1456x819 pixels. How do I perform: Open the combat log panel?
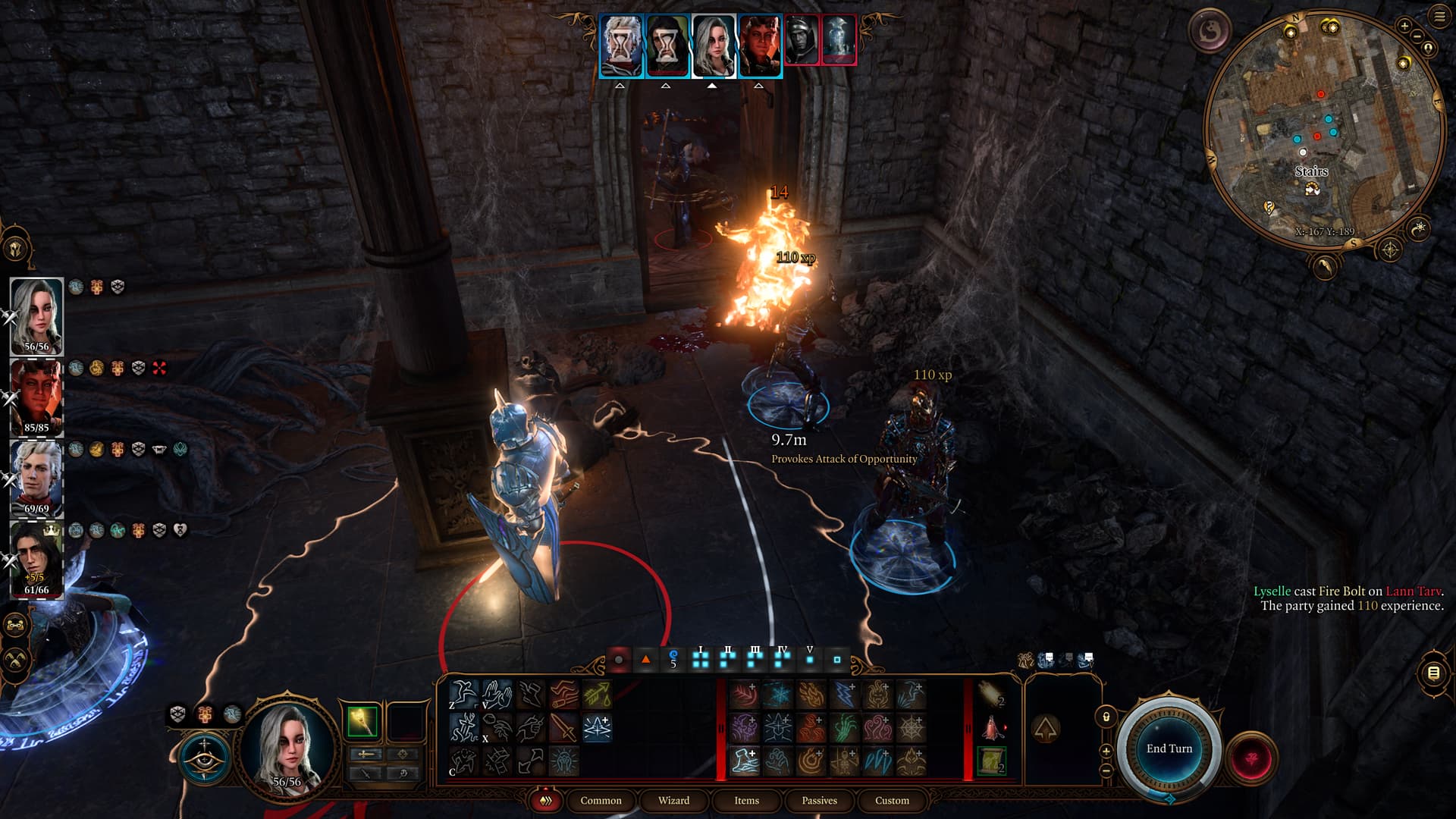tap(1432, 673)
